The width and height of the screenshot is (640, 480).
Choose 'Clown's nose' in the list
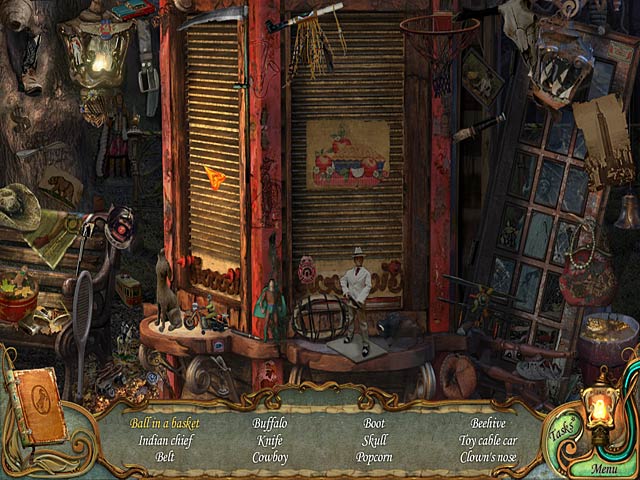click(x=489, y=457)
